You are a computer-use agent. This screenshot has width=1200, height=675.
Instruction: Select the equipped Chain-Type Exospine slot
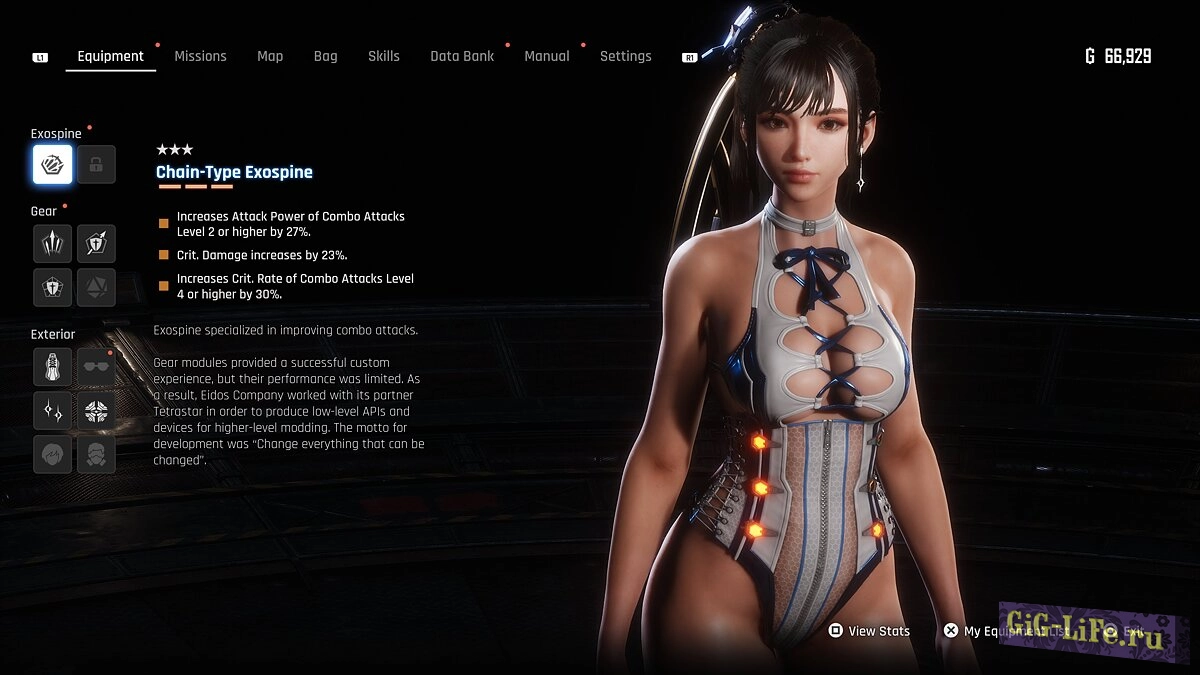pyautogui.click(x=52, y=165)
